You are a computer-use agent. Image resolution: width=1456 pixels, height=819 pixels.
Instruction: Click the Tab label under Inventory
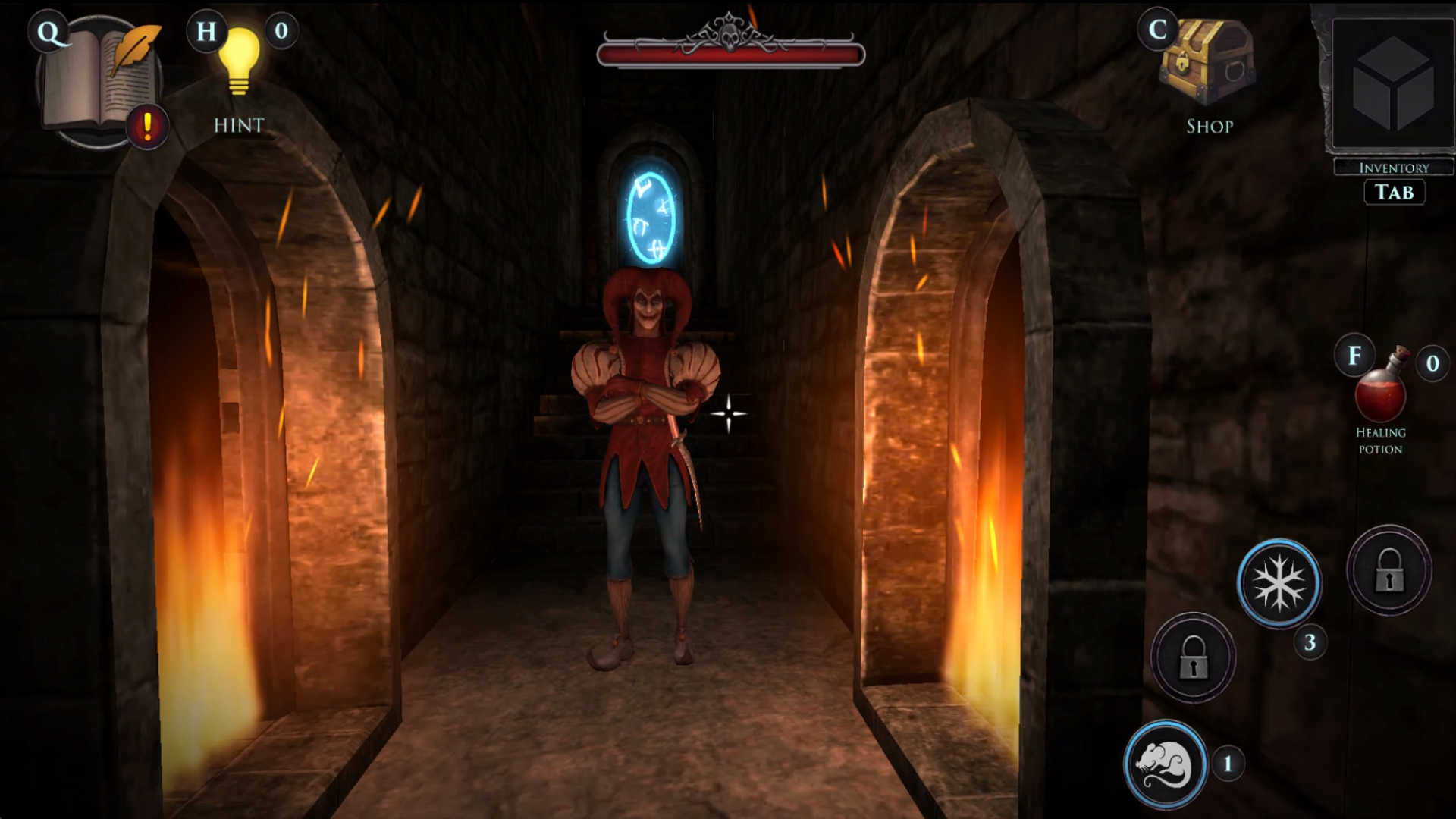pyautogui.click(x=1394, y=192)
